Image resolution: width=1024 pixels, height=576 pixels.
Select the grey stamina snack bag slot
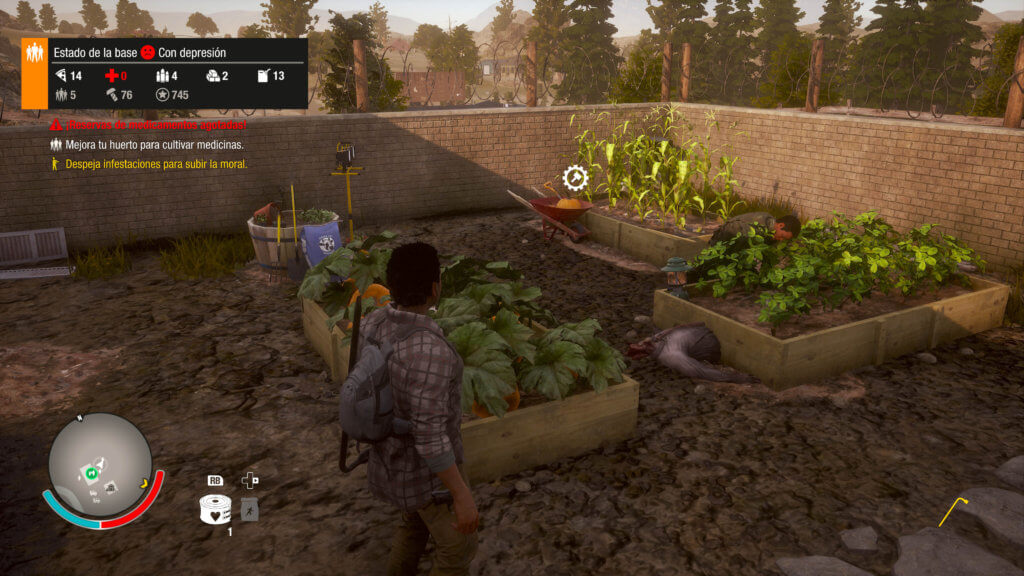[250, 509]
